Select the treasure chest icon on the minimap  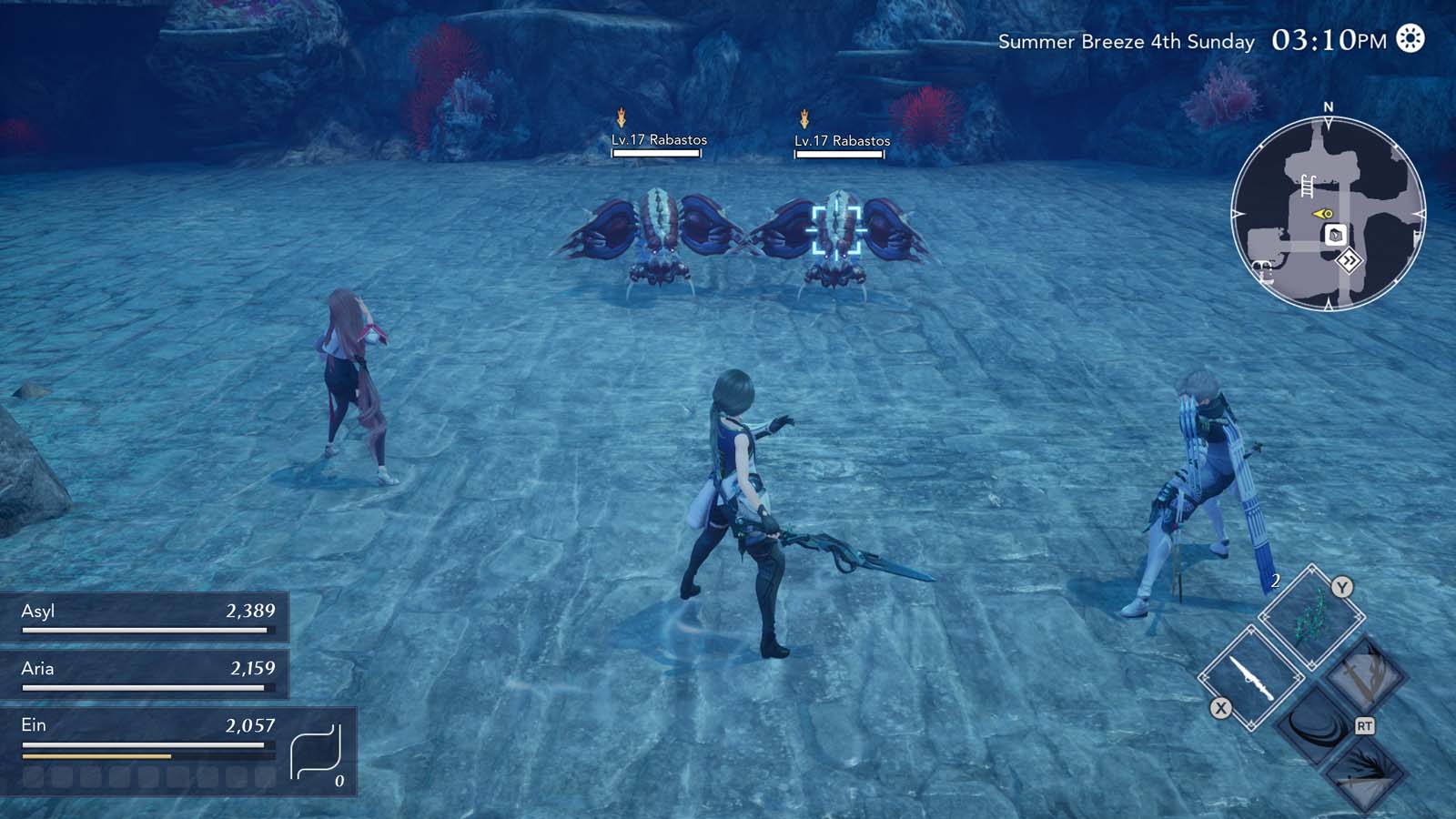coord(1334,234)
